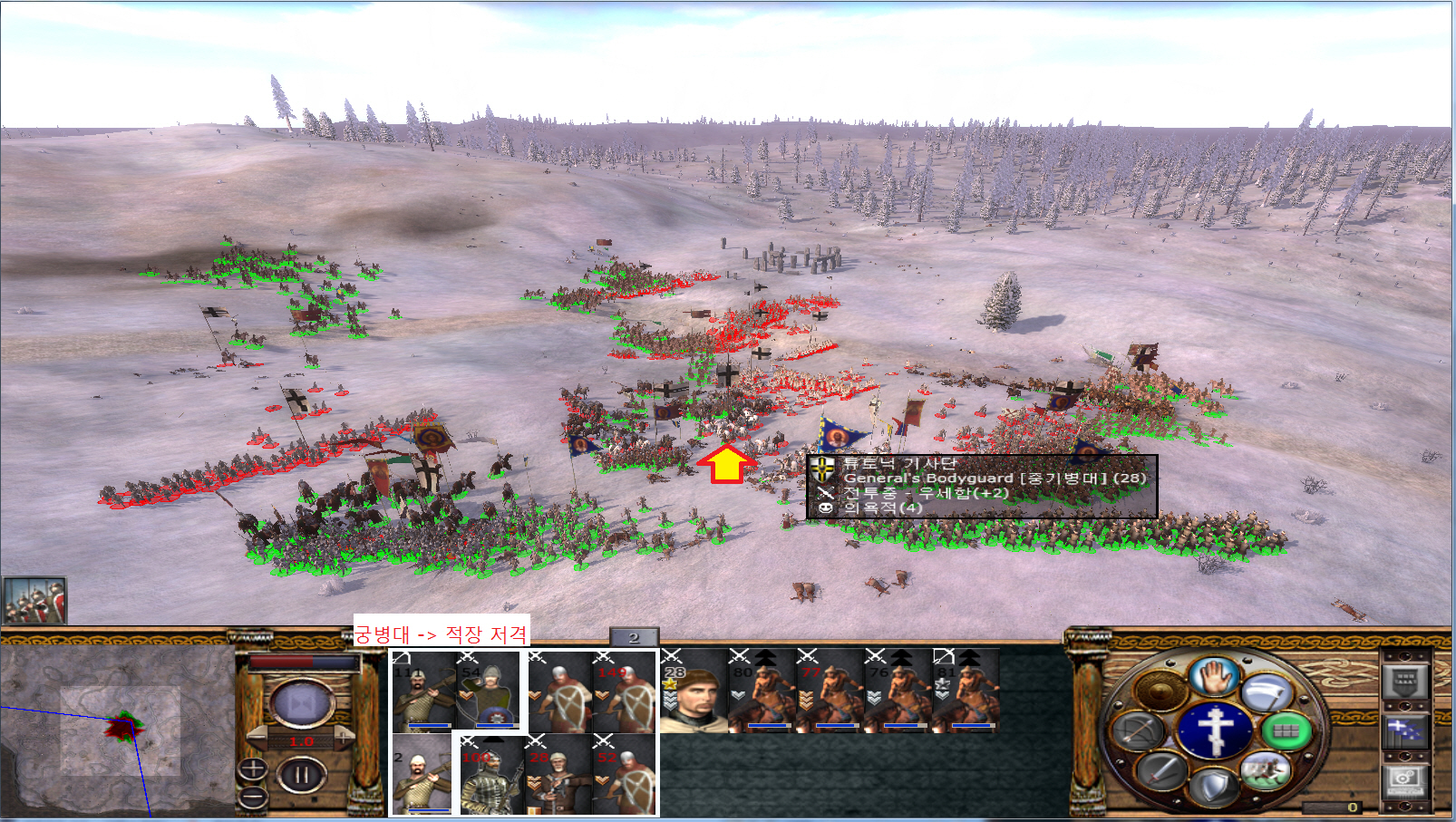Pause the battle
Image resolution: width=1456 pixels, height=822 pixels.
click(301, 776)
